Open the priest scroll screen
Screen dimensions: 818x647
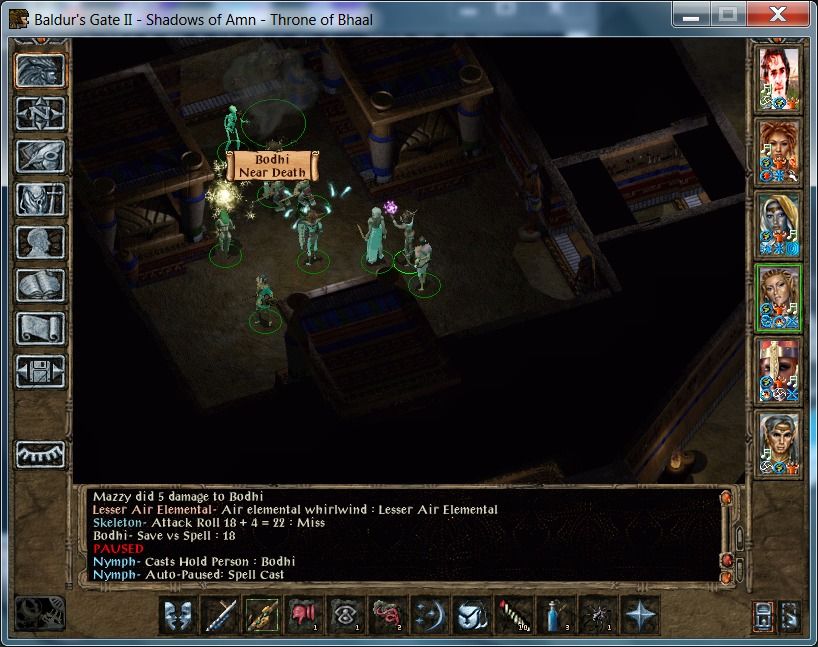pos(41,328)
